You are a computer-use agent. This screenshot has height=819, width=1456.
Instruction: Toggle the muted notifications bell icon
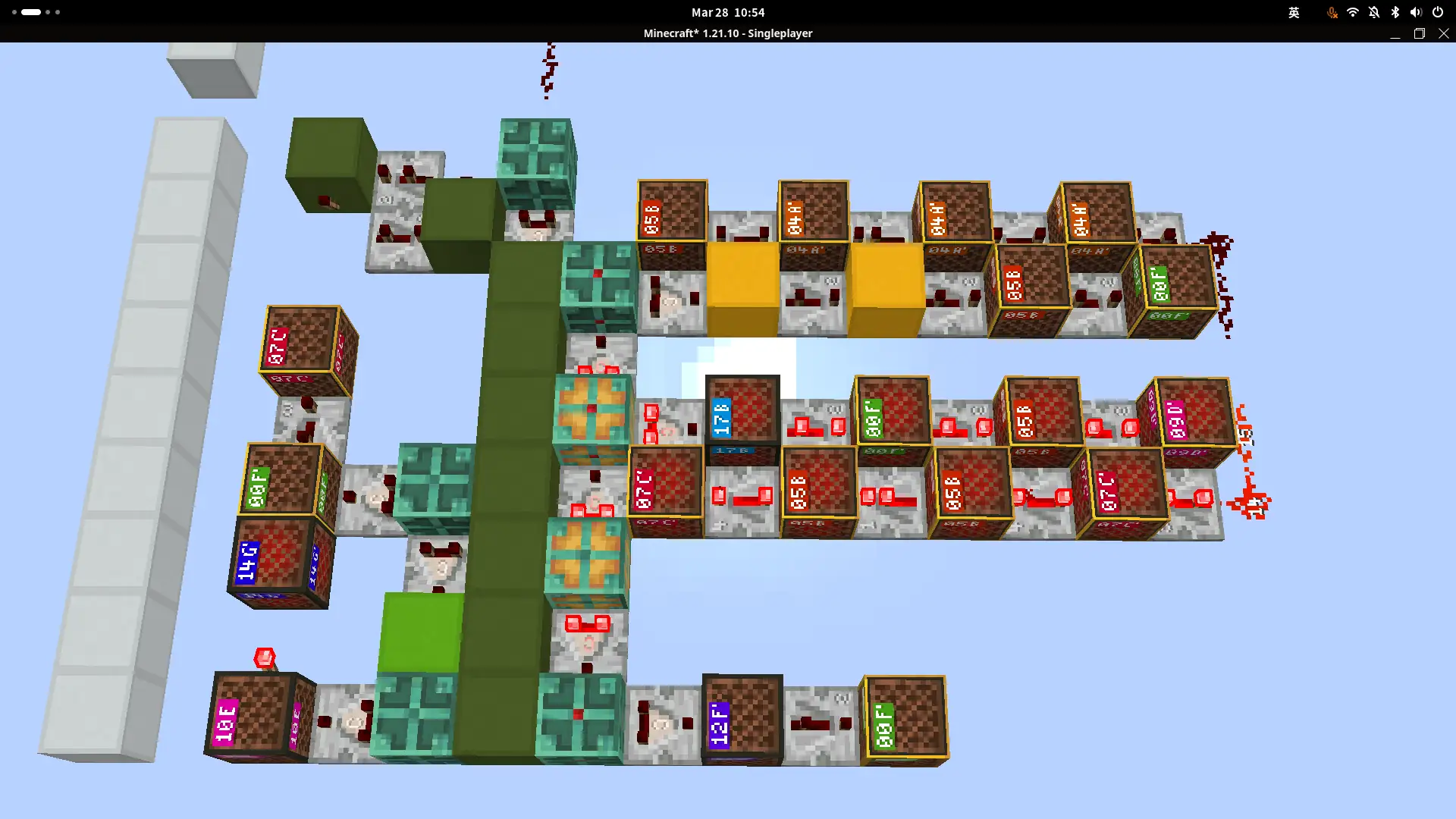pyautogui.click(x=1373, y=12)
